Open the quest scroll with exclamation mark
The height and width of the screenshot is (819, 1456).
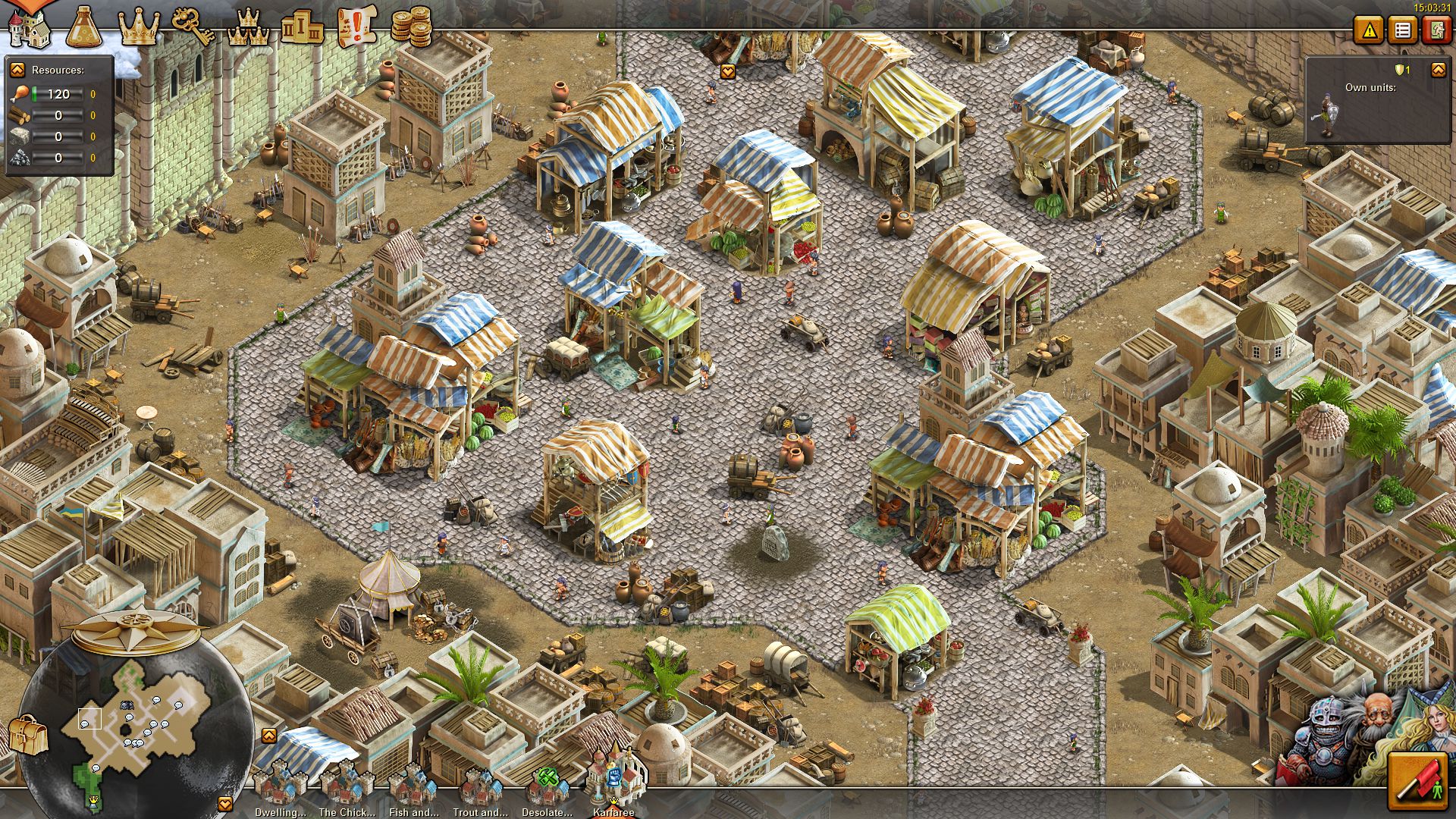pyautogui.click(x=356, y=27)
